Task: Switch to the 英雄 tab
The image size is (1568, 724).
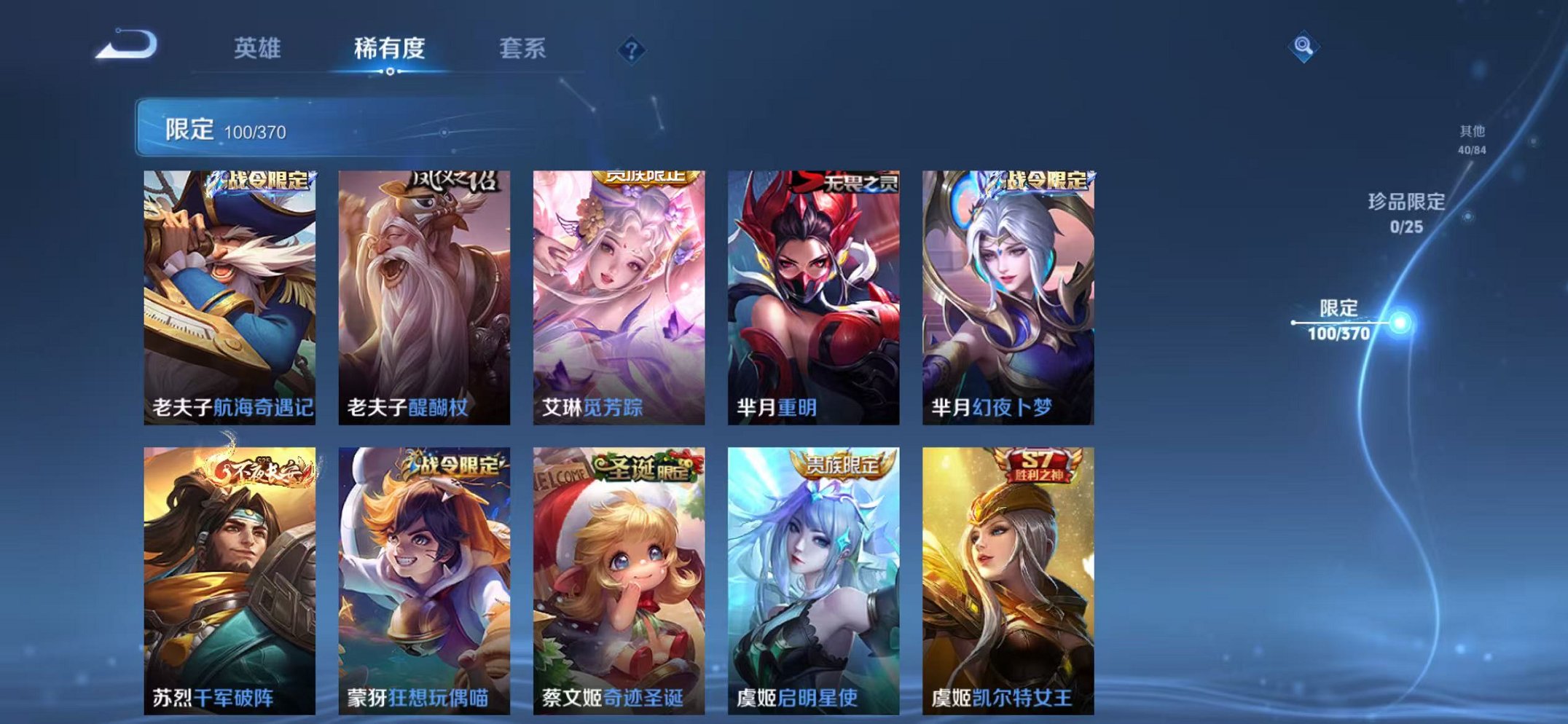Action: click(259, 48)
